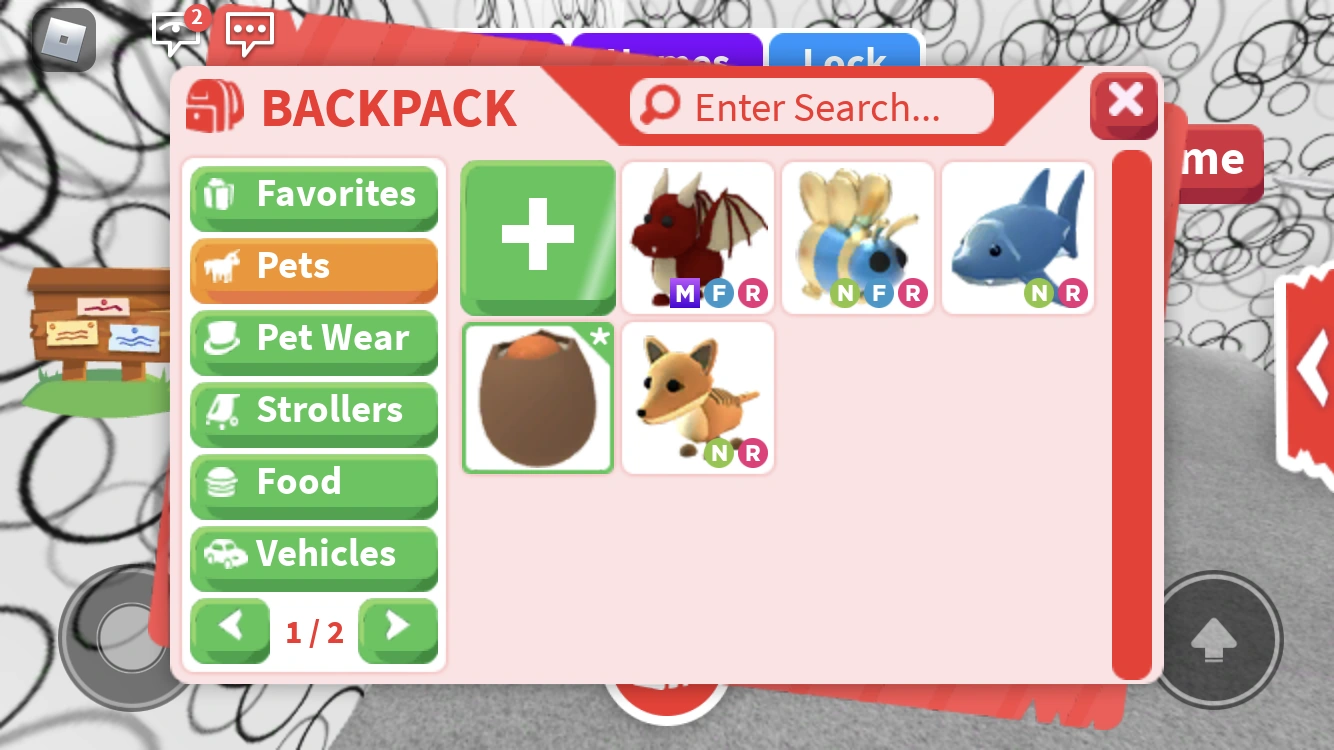Screen dimensions: 1334x750
Task: Select the Pets category with the unicorn icon
Action: pyautogui.click(x=313, y=267)
